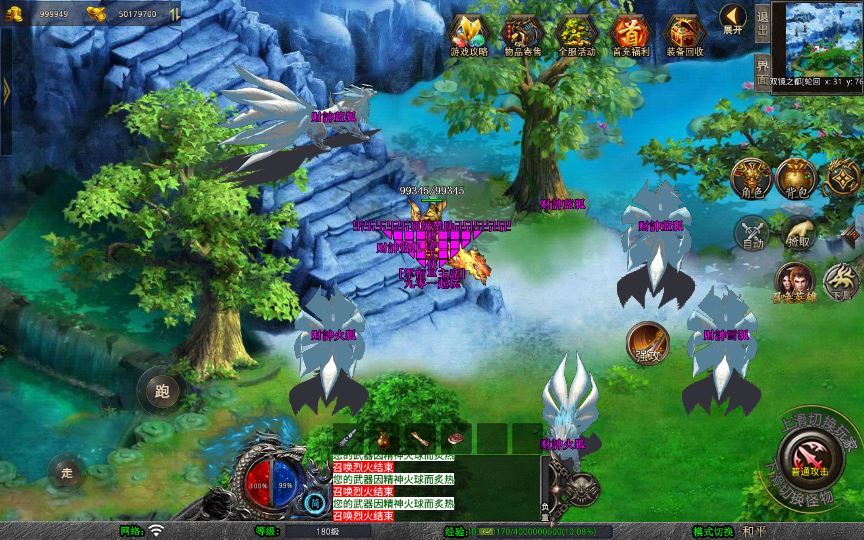
Task: Open the 角色 character sheet
Action: click(x=751, y=178)
